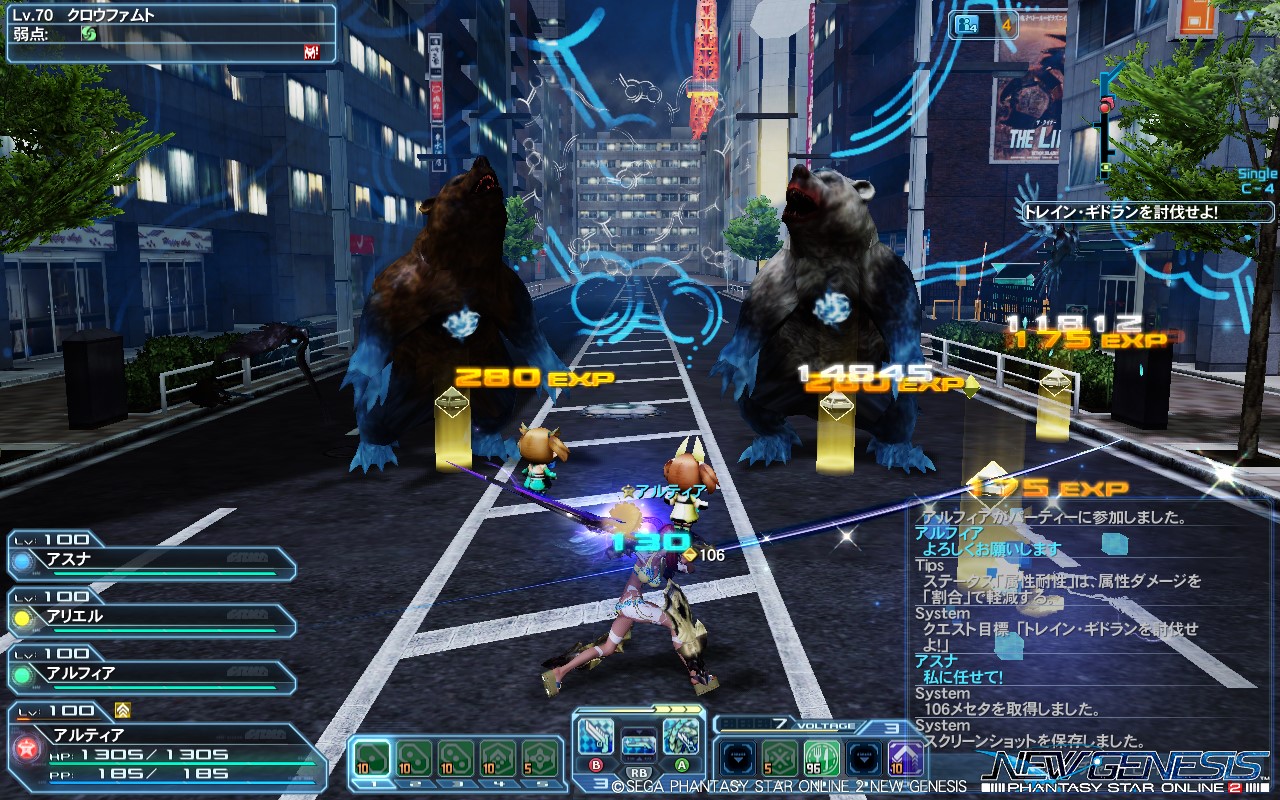Select the green consumable icon with count 5

click(778, 758)
